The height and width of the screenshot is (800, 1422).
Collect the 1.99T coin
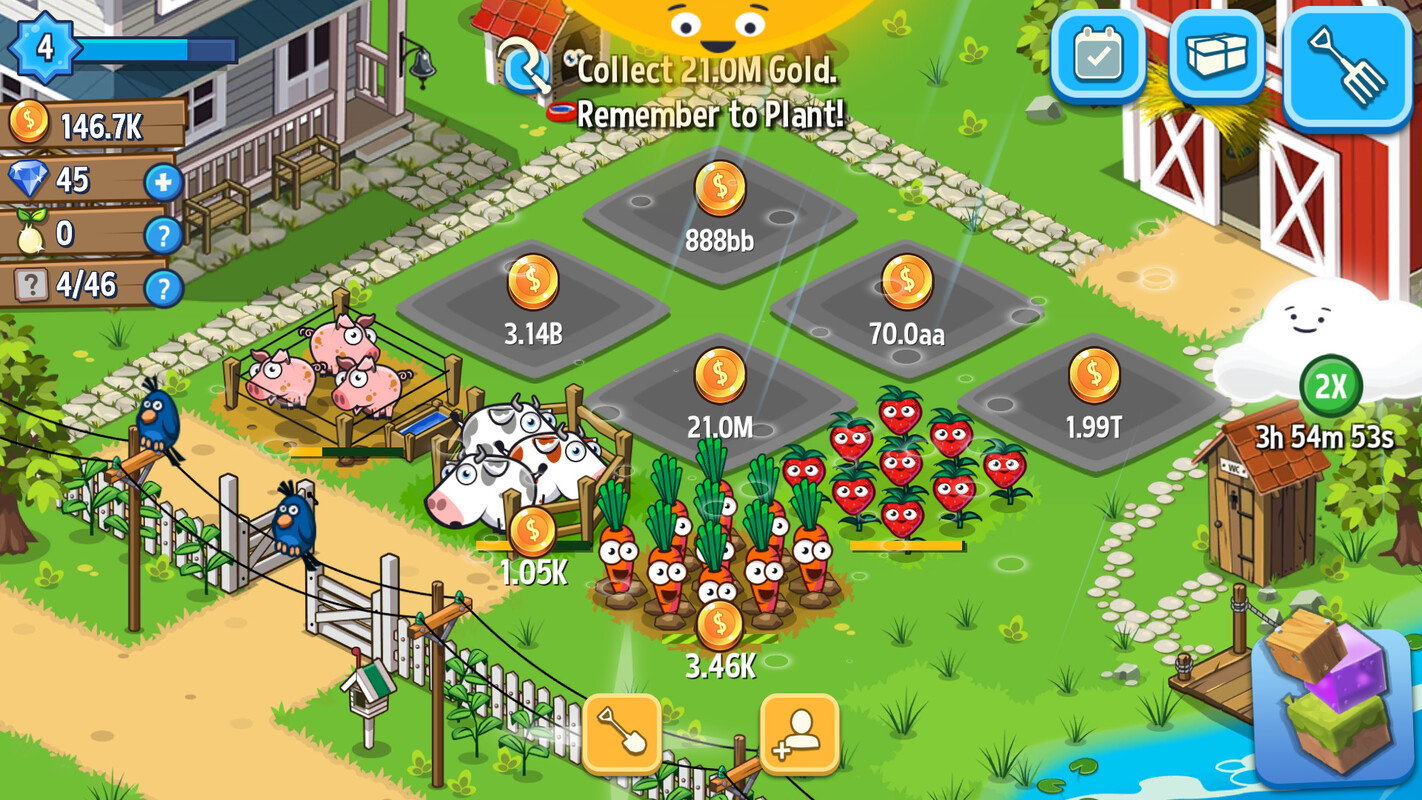coord(1094,374)
